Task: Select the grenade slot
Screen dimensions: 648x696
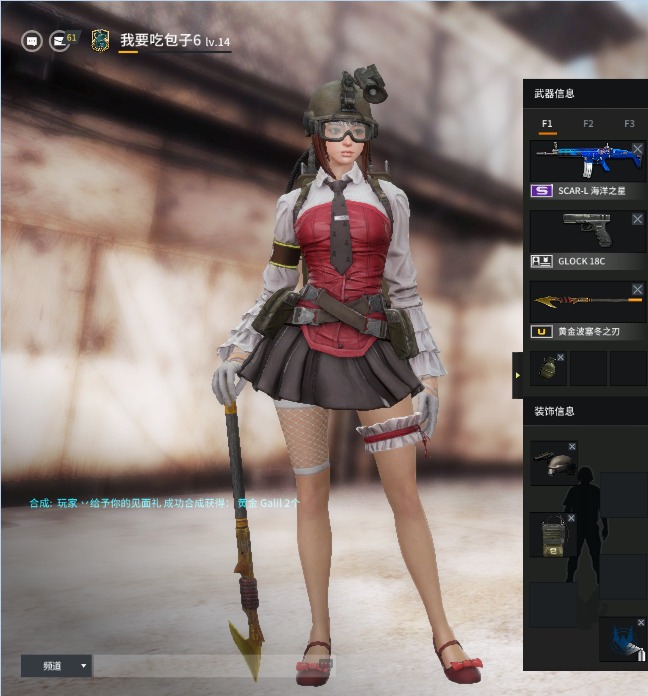Action: pyautogui.click(x=548, y=368)
